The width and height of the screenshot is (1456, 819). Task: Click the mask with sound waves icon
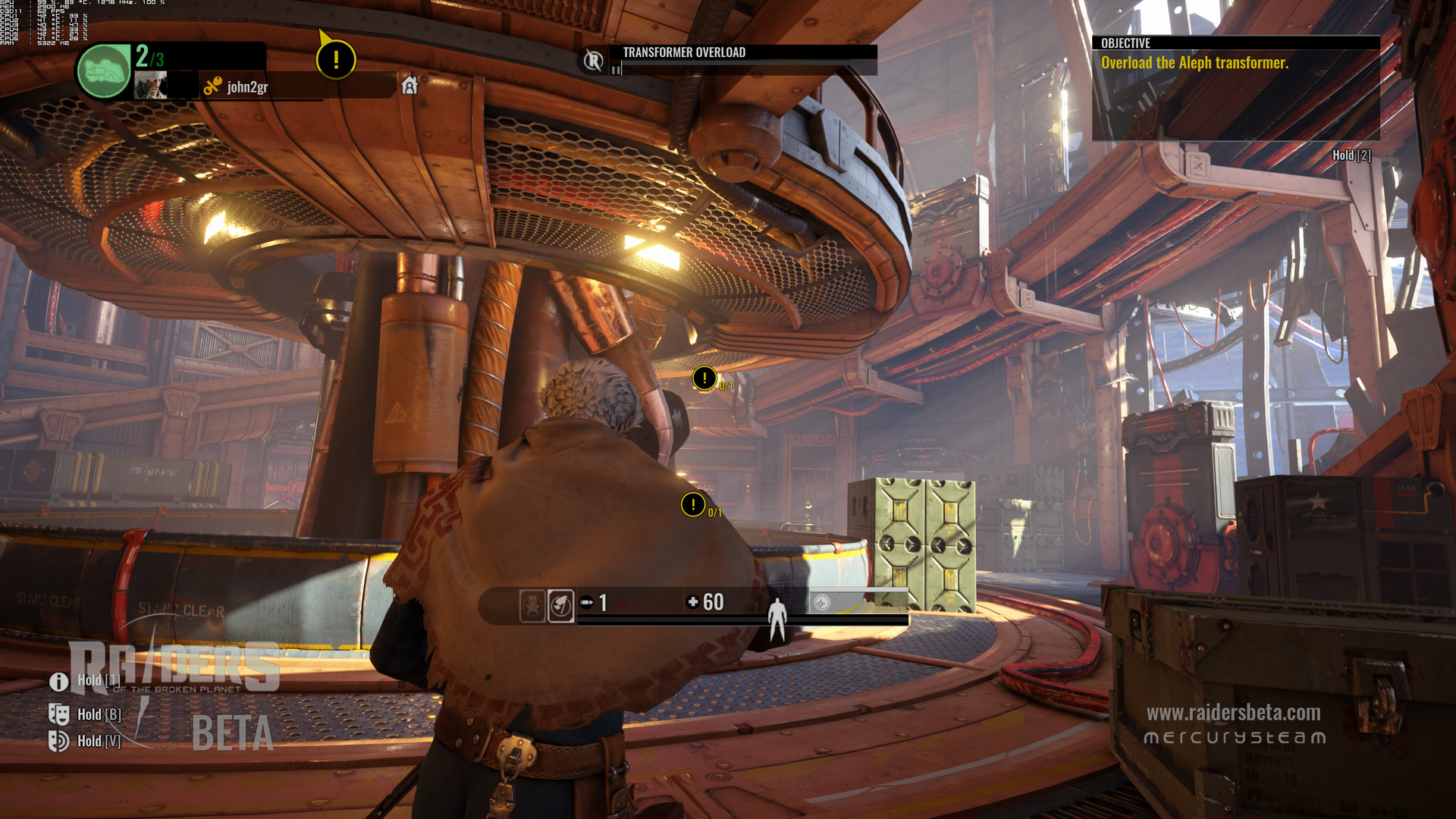pos(59,741)
